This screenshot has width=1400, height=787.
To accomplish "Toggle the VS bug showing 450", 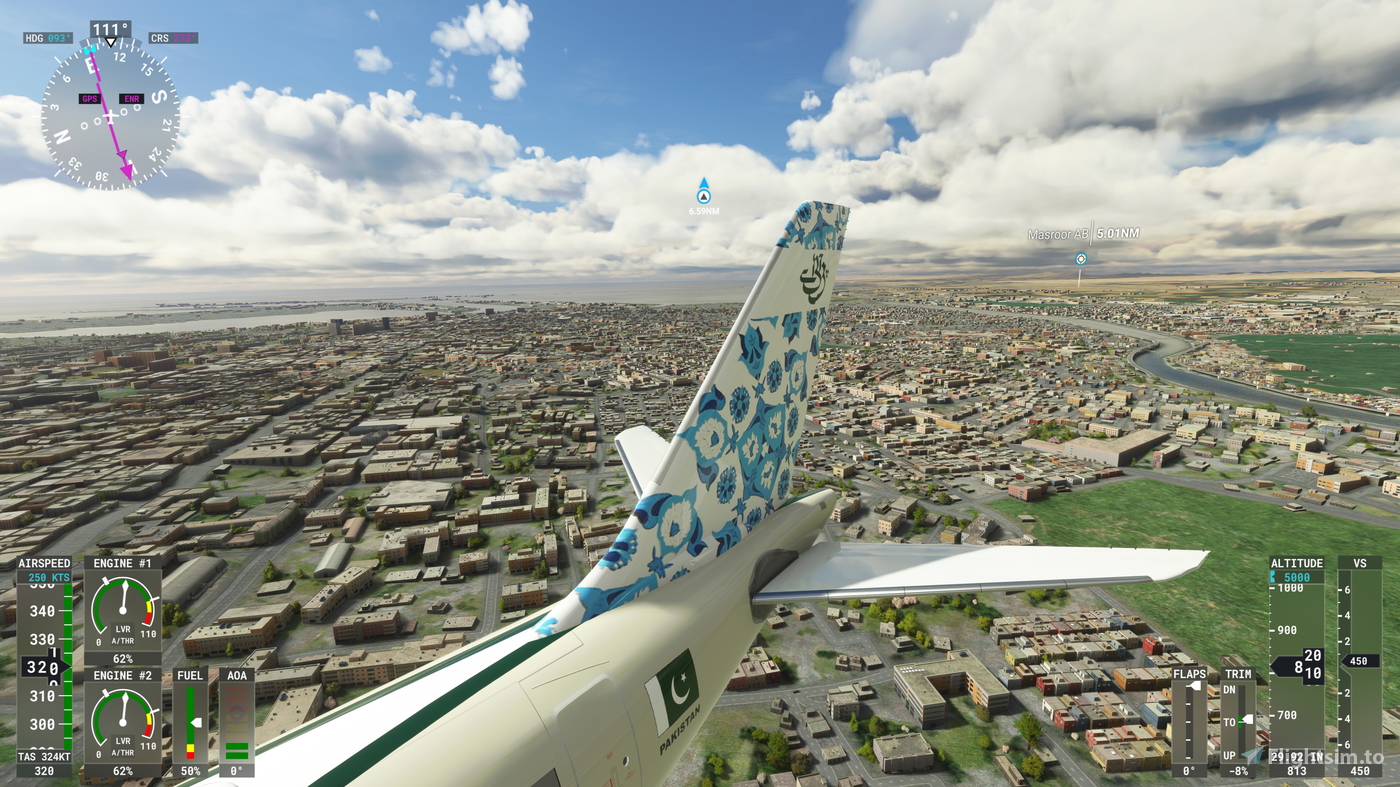I will 1359,661.
